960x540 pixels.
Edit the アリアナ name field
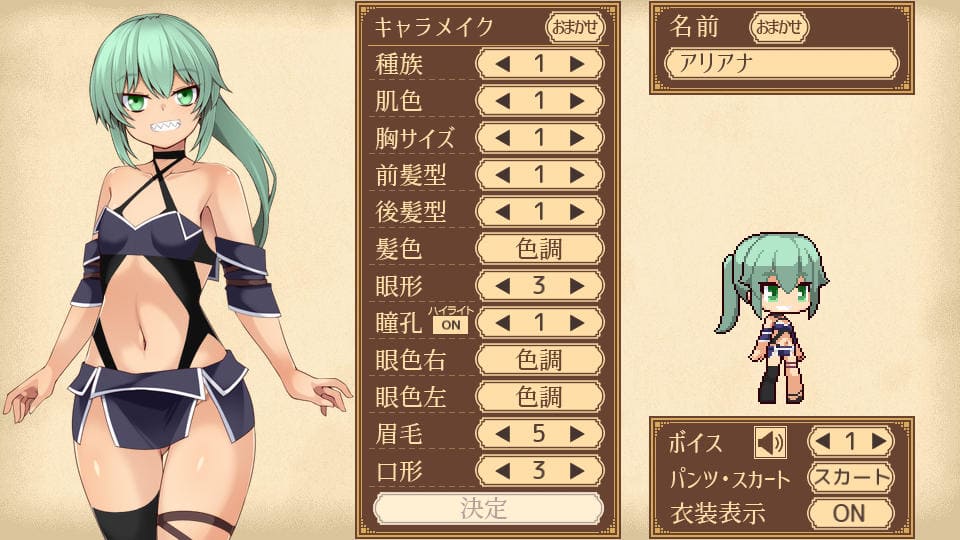782,64
